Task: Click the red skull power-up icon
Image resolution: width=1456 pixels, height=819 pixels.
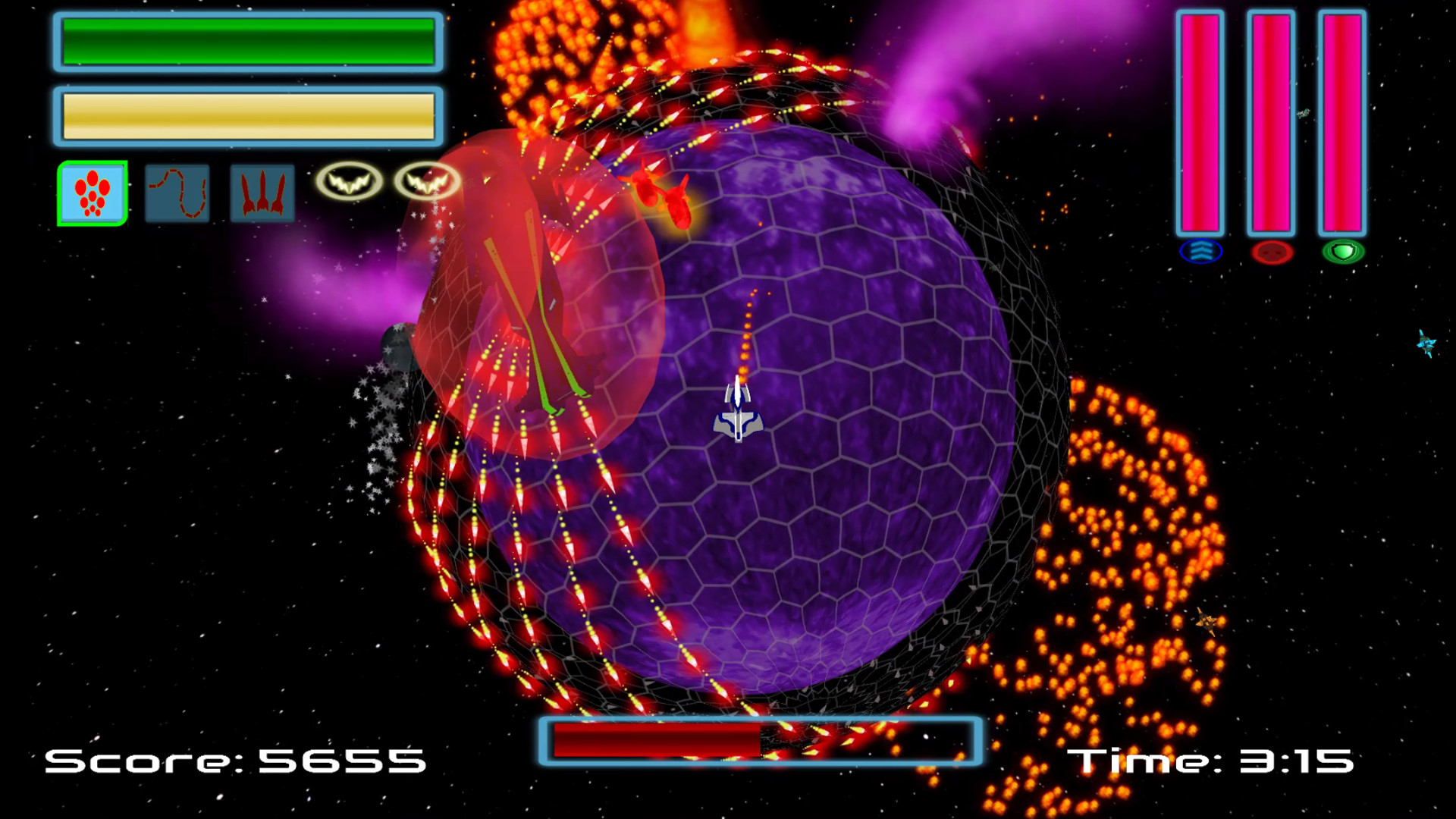Action: pos(1272,251)
